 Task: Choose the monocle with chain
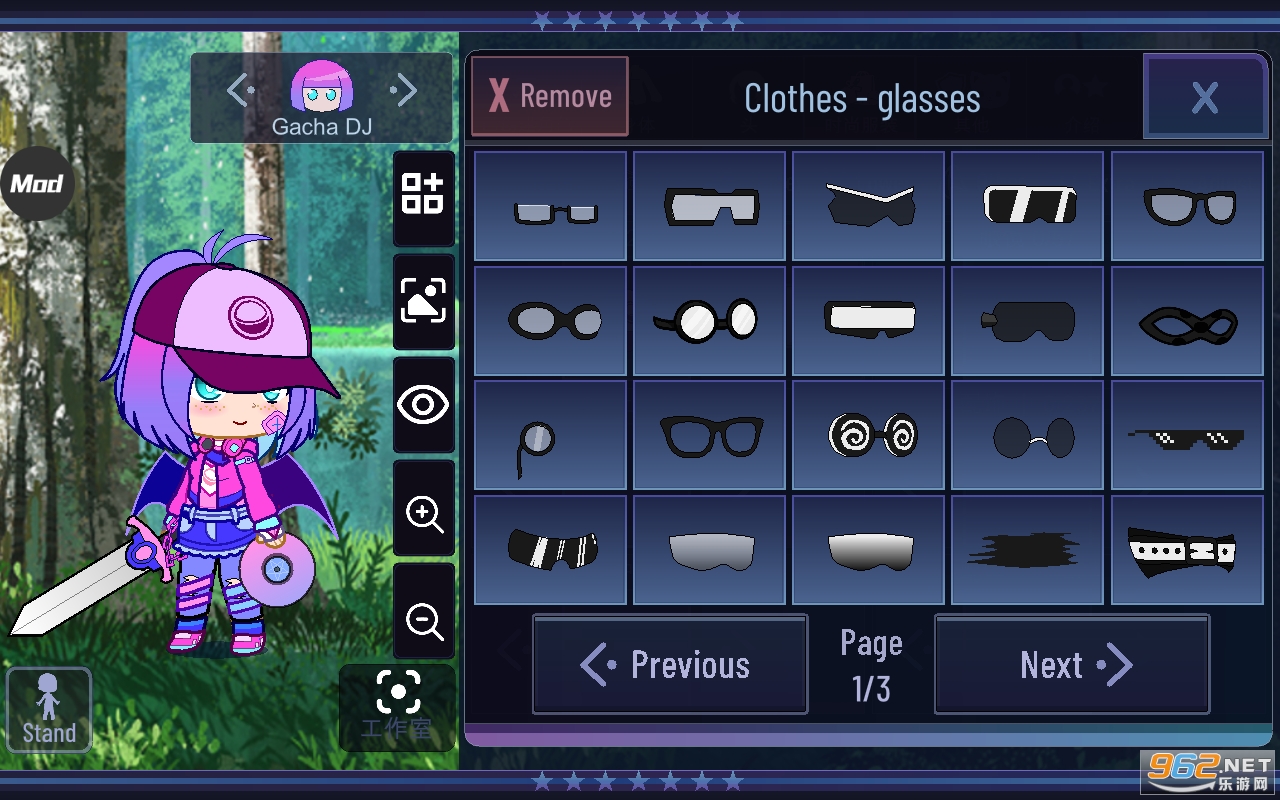pyautogui.click(x=550, y=435)
